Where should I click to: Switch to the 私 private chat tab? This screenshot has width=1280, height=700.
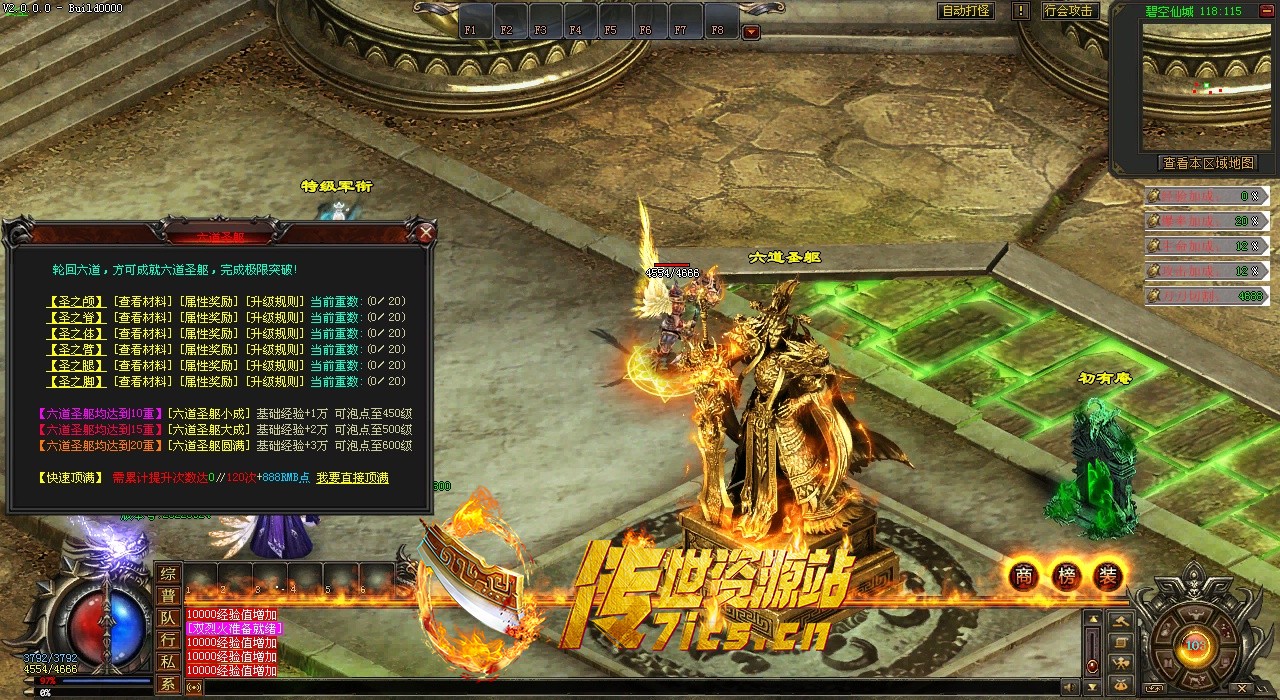168,662
